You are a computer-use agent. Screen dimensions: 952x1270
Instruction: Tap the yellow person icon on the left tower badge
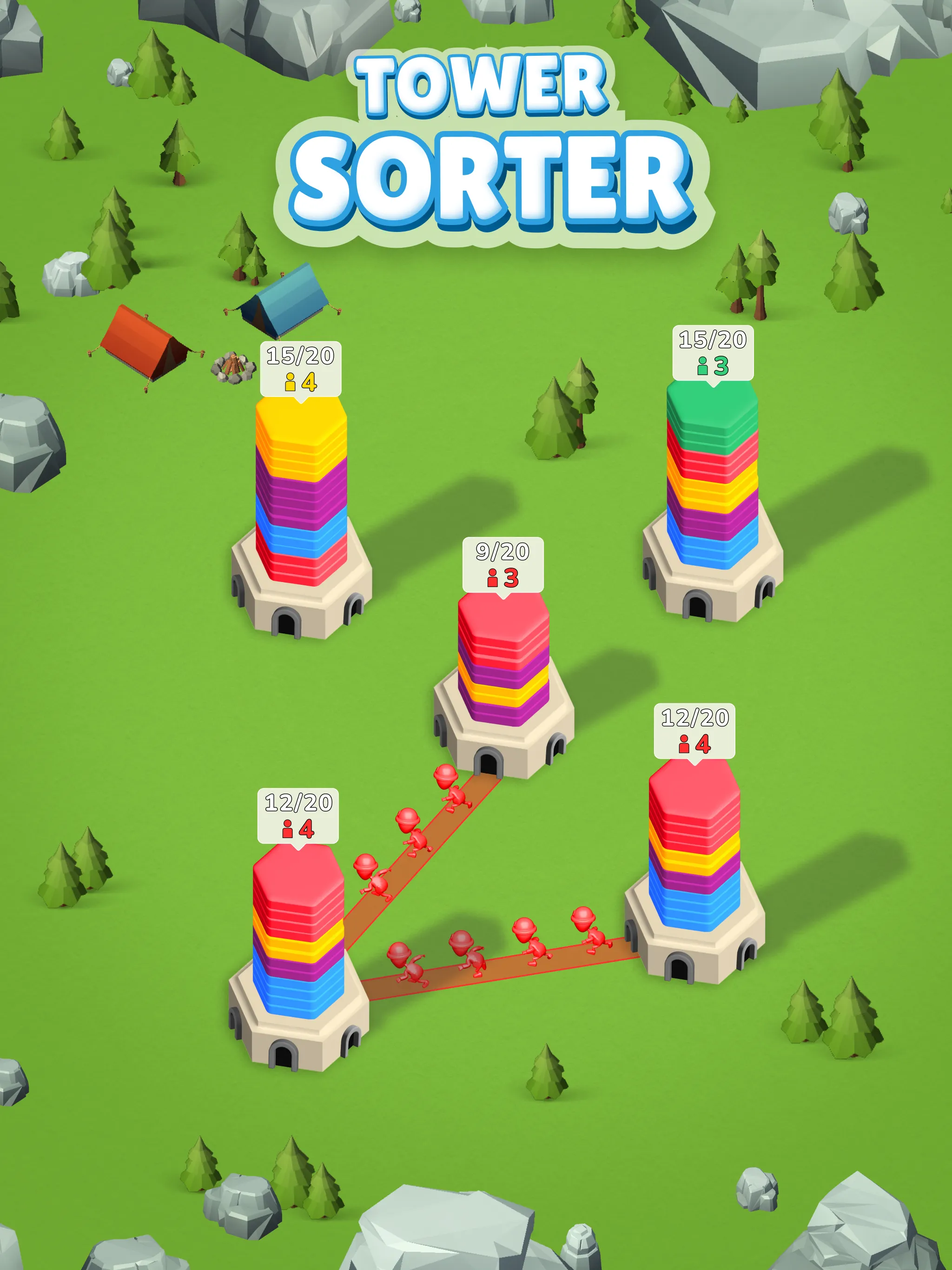[x=291, y=384]
